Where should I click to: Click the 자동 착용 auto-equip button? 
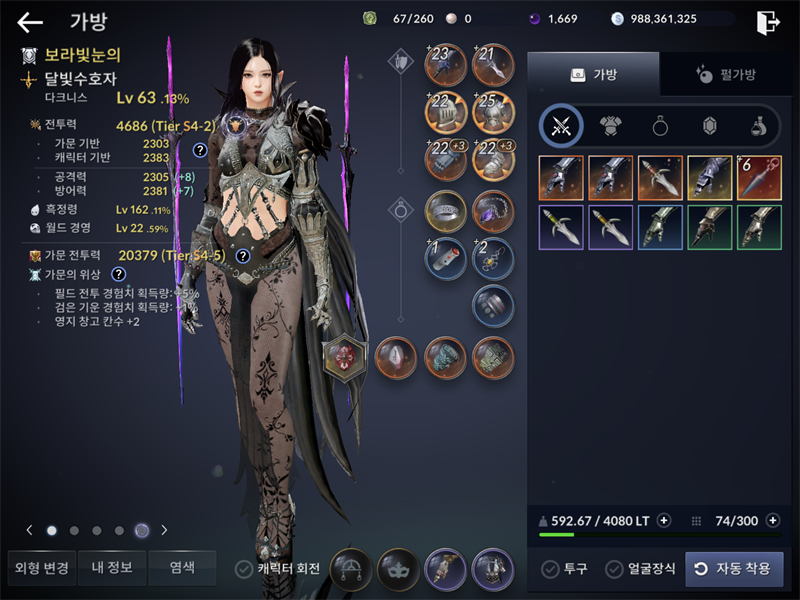(734, 569)
